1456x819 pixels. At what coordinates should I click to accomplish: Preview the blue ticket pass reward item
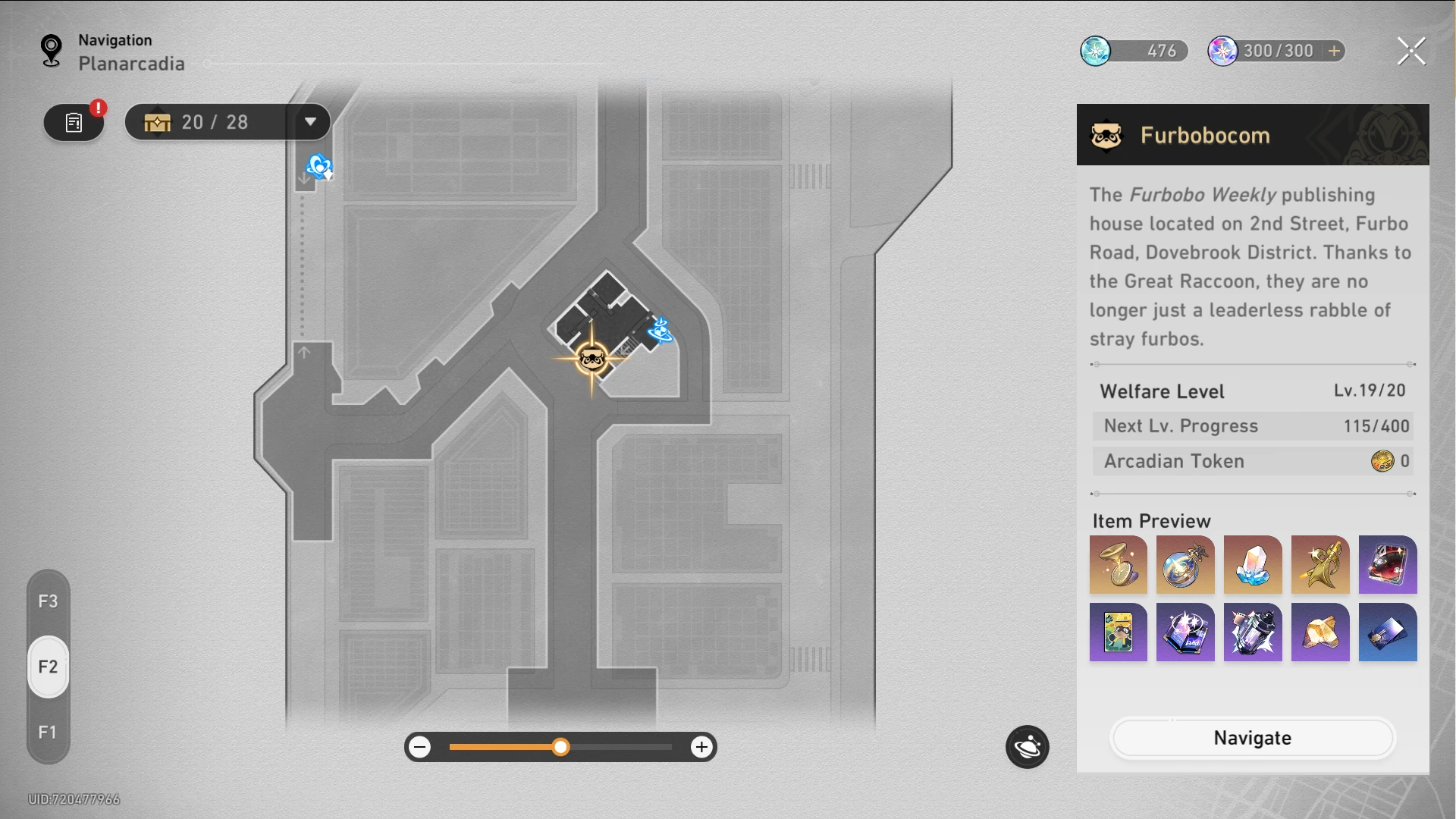tap(1387, 632)
